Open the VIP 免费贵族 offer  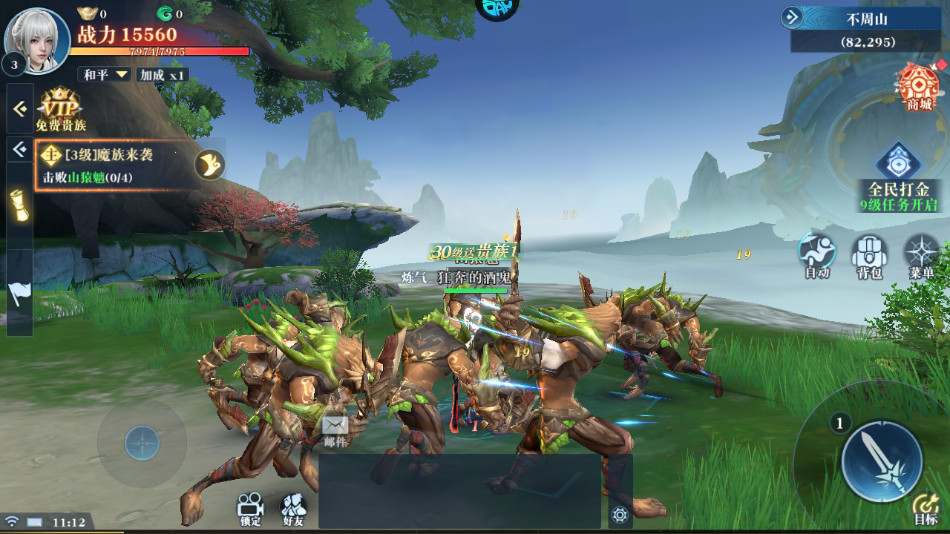(x=61, y=110)
